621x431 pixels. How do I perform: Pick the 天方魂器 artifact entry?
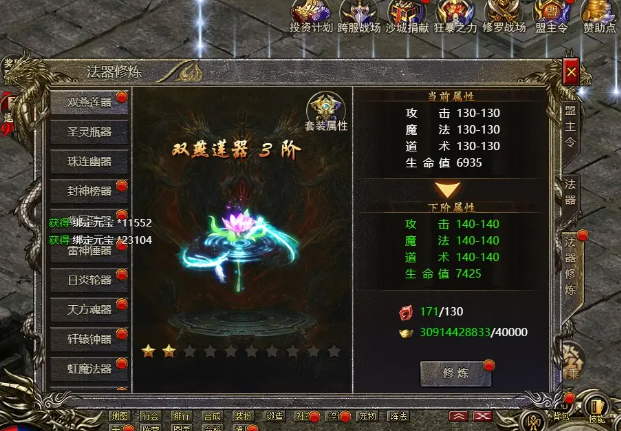pos(88,310)
